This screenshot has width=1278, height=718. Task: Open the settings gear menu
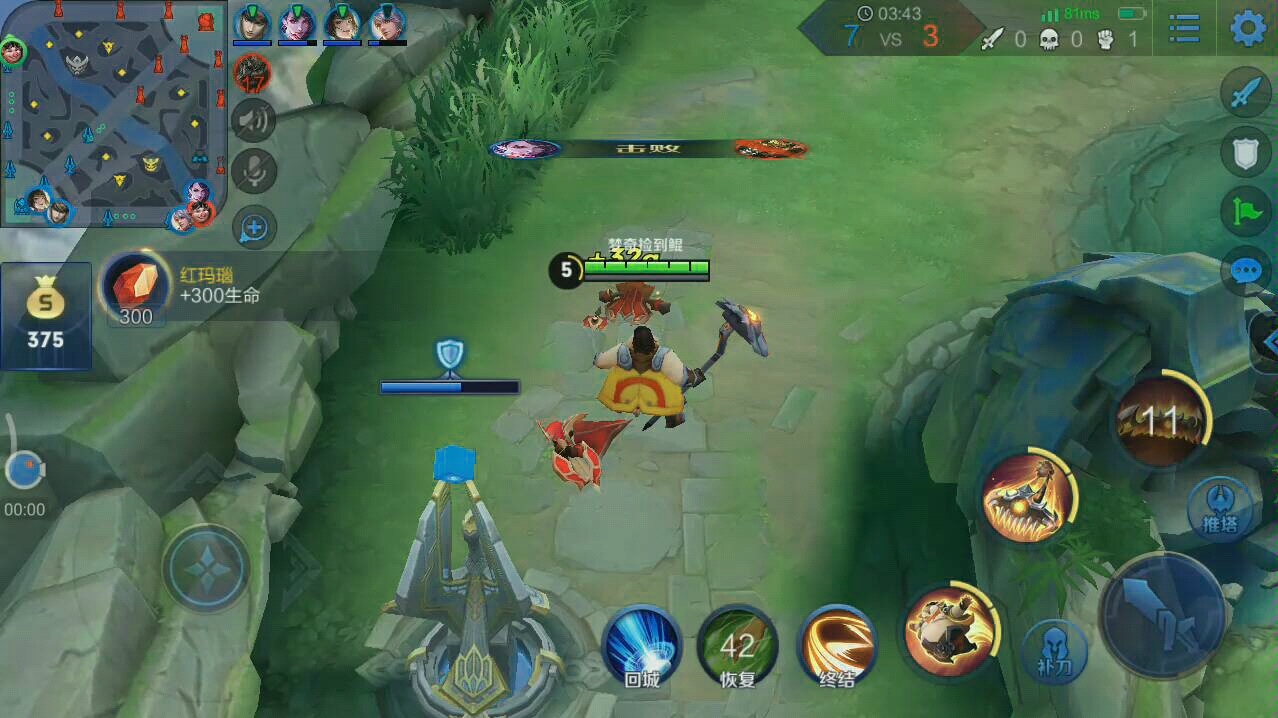pos(1247,28)
